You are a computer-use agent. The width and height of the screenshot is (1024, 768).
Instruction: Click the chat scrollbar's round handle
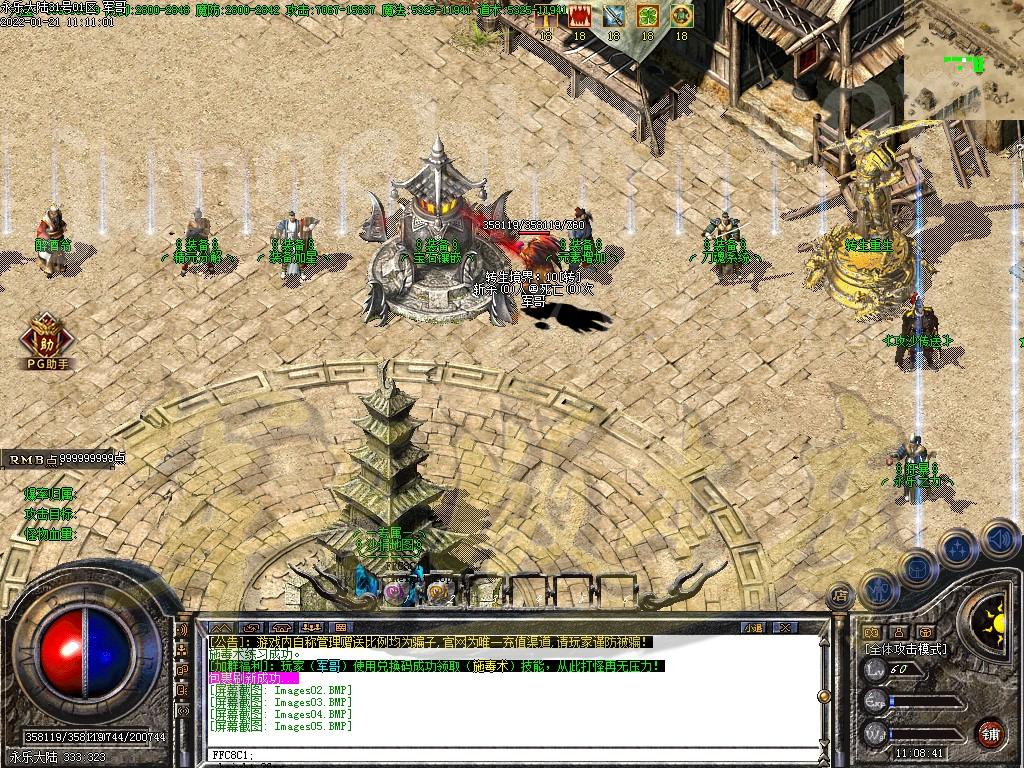point(822,696)
